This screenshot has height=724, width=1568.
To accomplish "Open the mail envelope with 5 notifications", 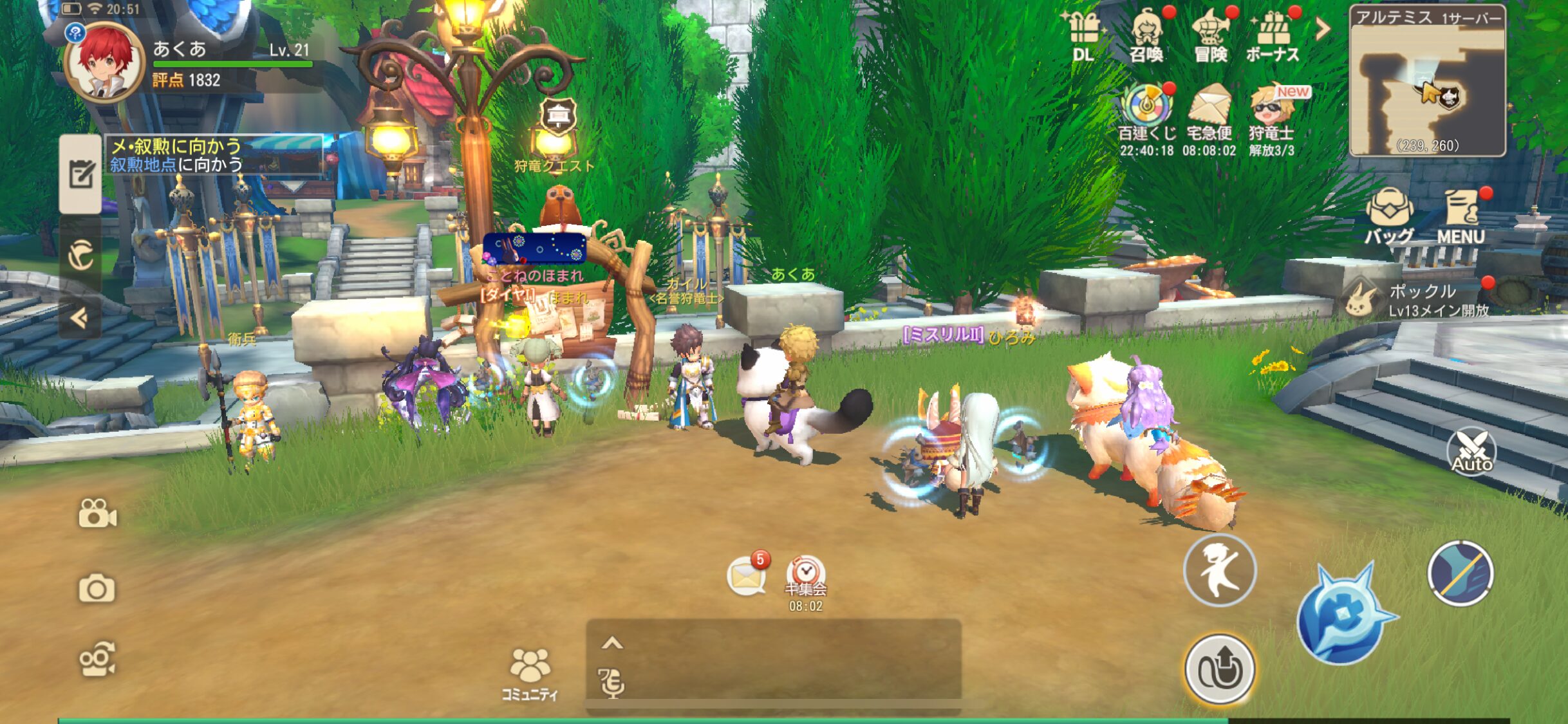I will (746, 575).
